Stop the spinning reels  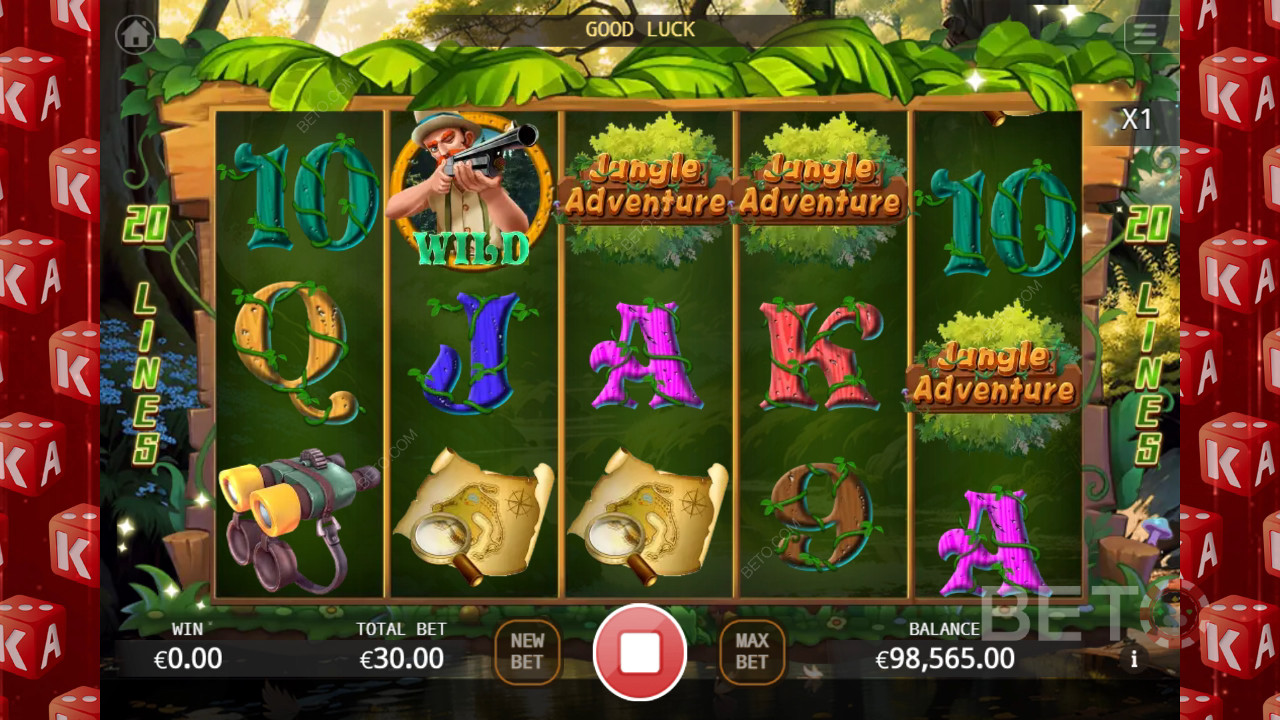pyautogui.click(x=640, y=652)
